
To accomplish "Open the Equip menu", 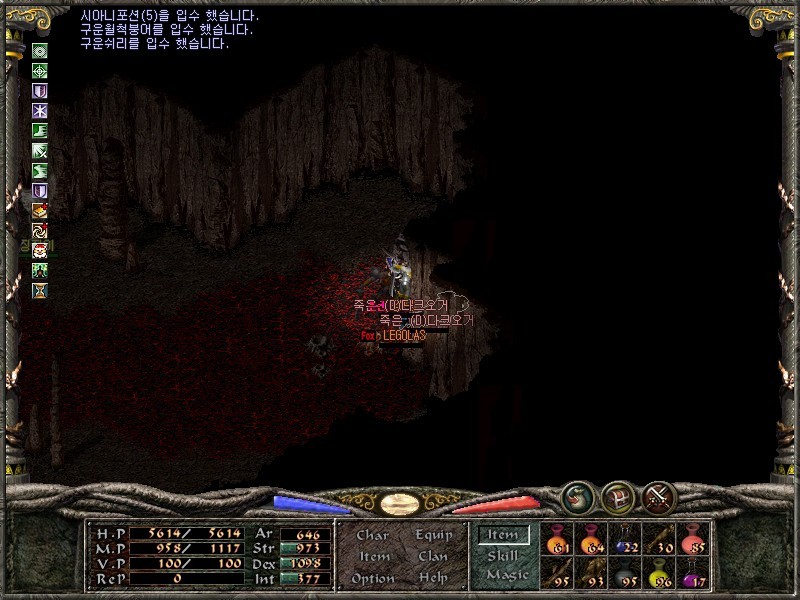I will (433, 536).
